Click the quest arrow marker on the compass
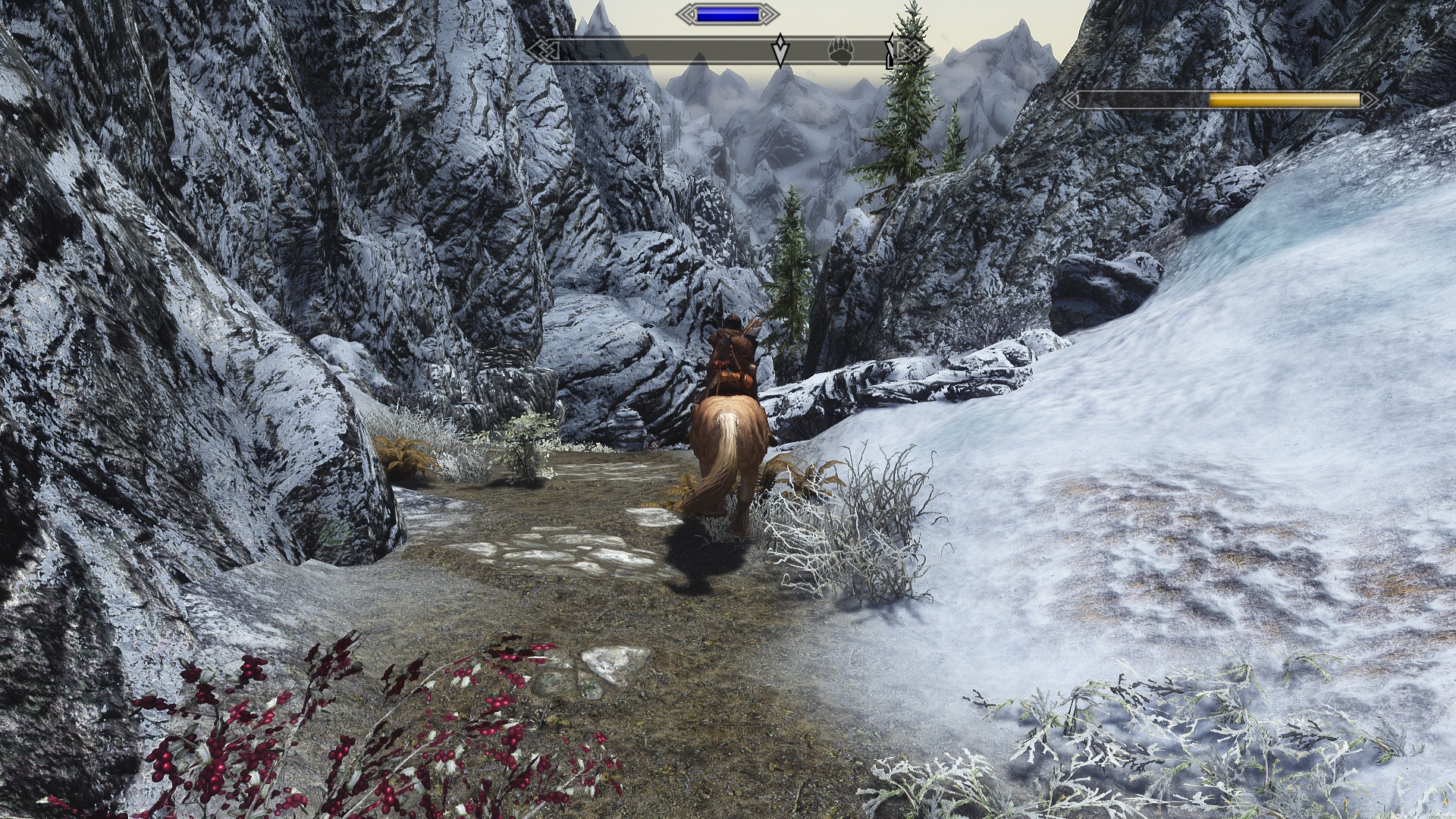The image size is (1456, 819). click(780, 51)
